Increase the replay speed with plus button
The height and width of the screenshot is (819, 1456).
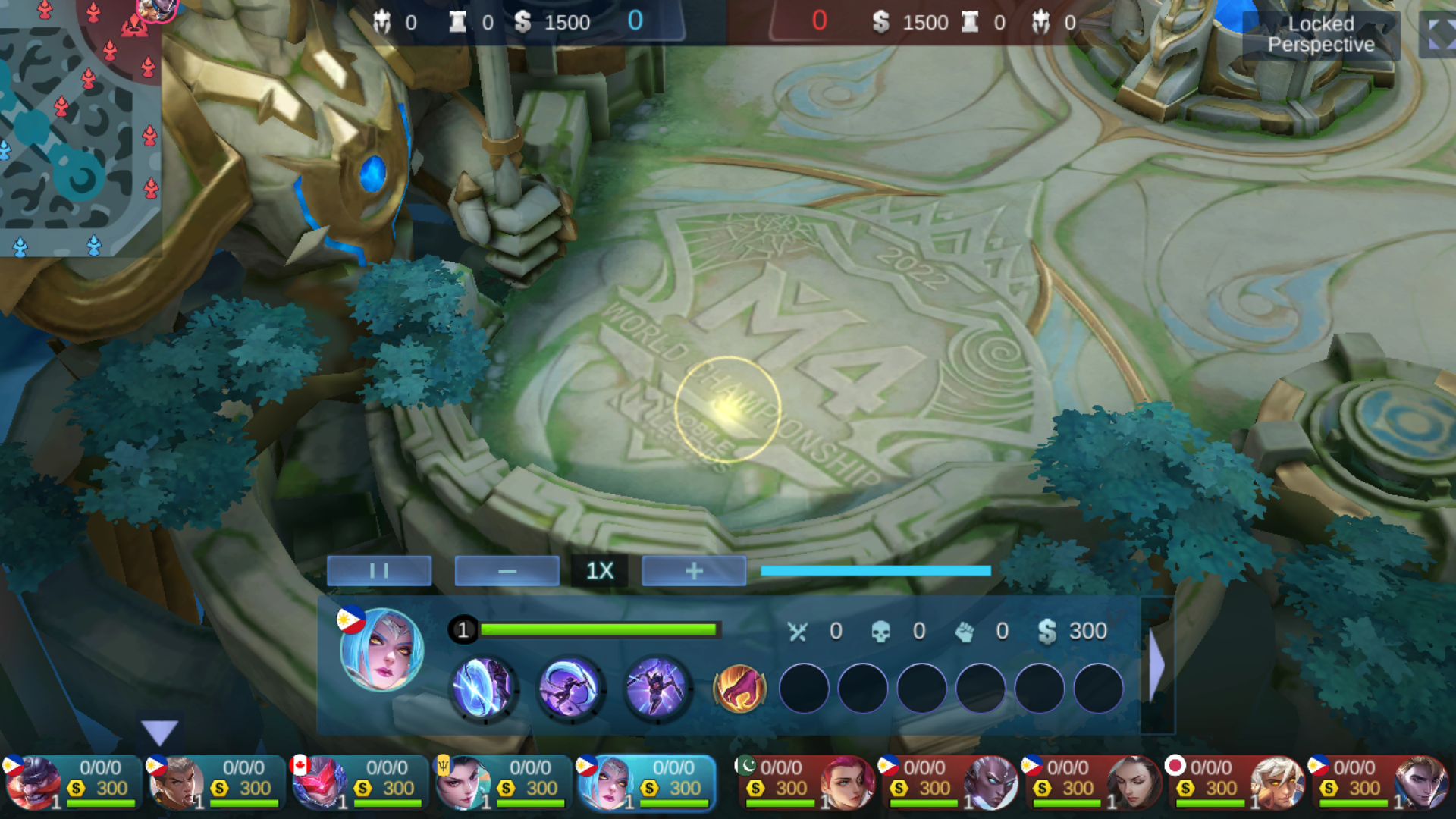pos(694,571)
